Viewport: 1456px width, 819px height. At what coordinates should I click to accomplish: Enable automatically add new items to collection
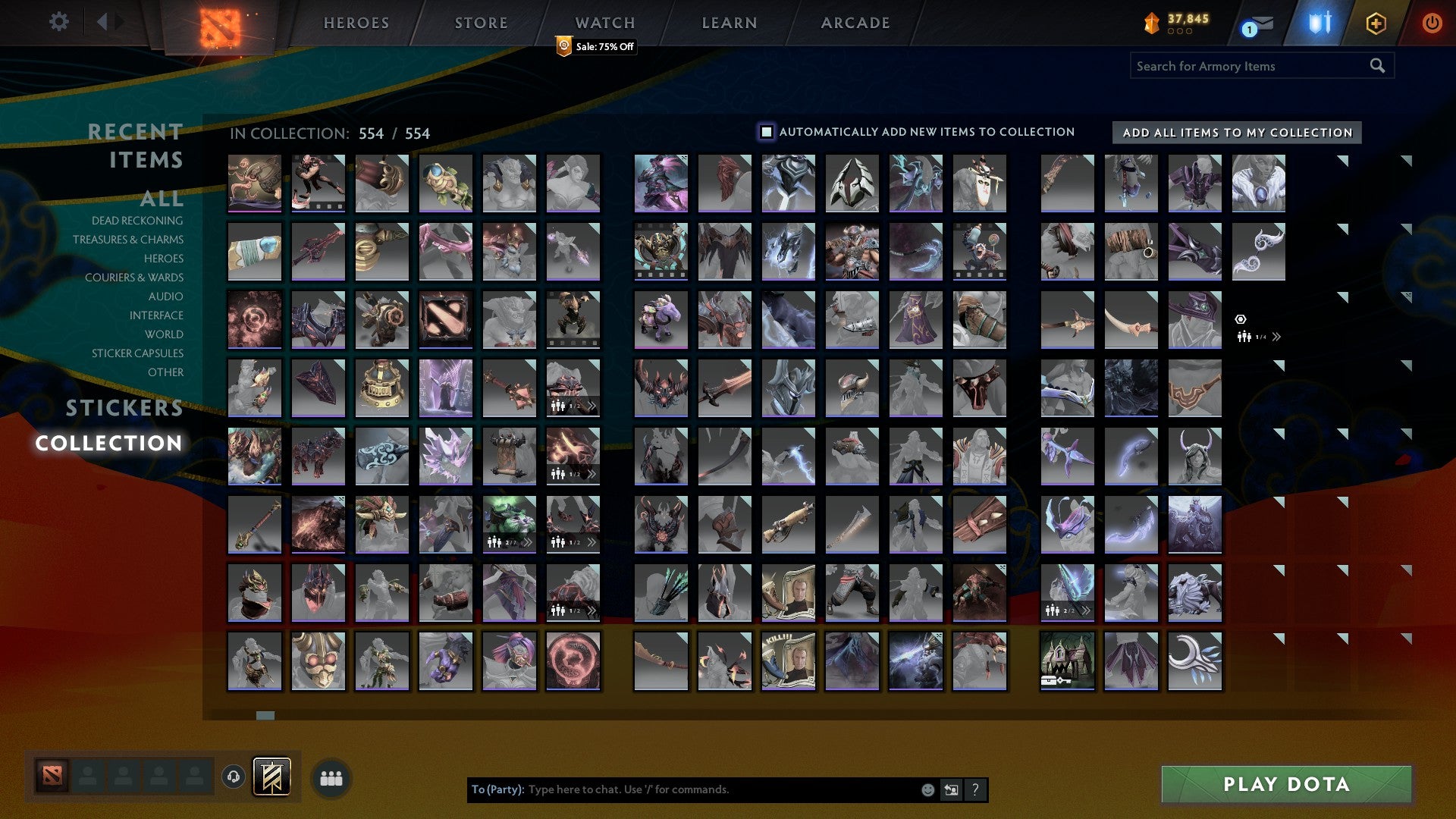[x=766, y=131]
